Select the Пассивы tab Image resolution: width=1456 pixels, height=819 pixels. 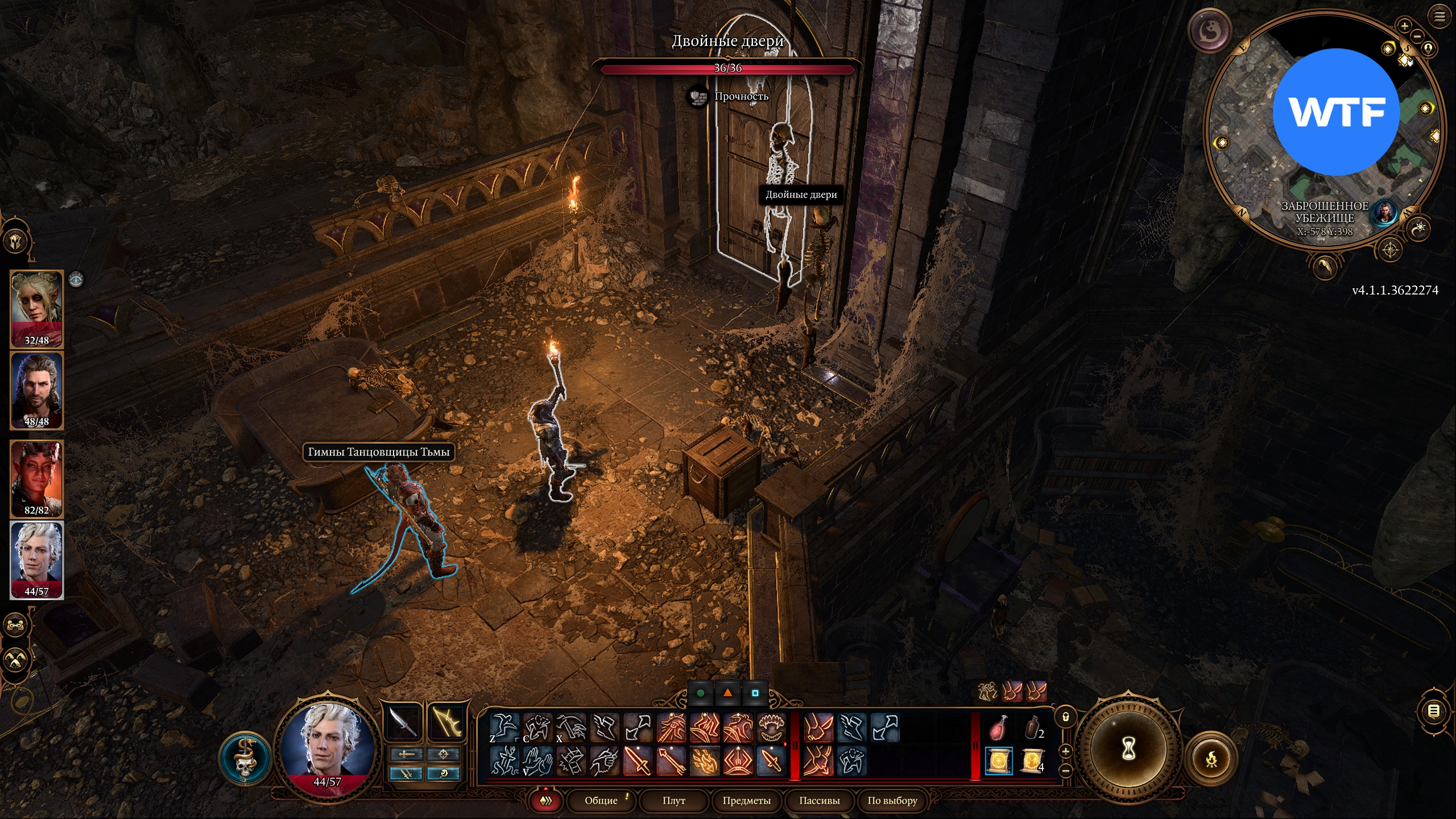[819, 800]
